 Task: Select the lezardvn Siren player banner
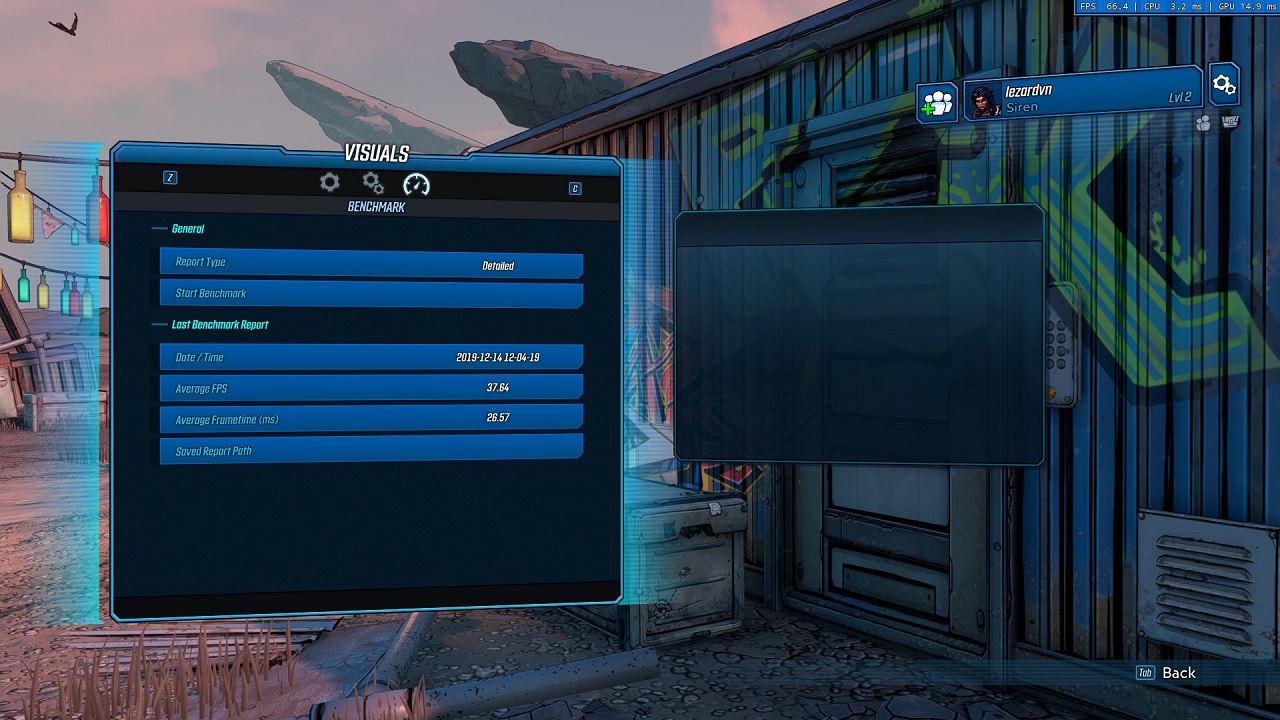(1082, 97)
